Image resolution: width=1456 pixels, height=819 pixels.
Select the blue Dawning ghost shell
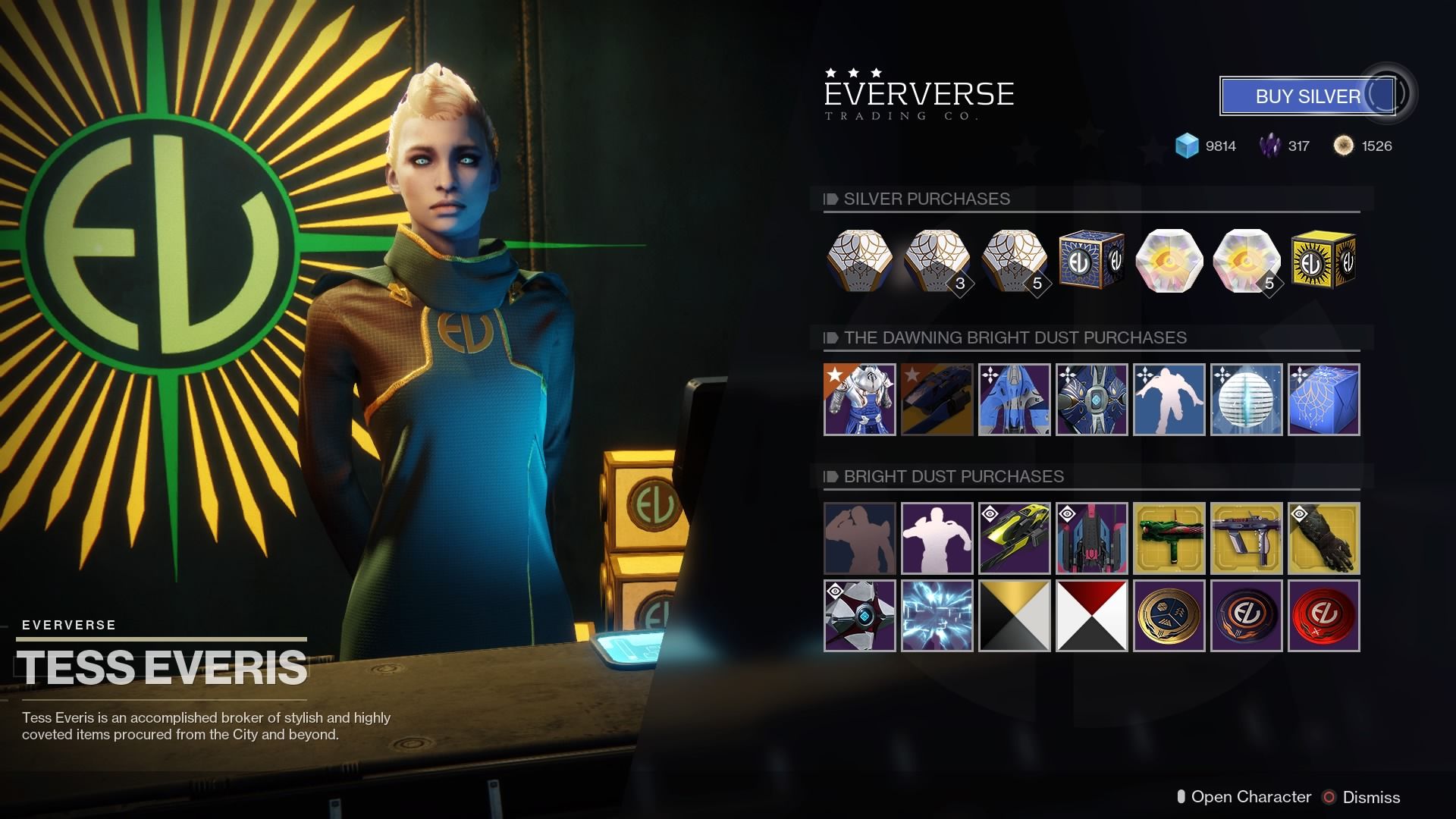[x=1091, y=400]
